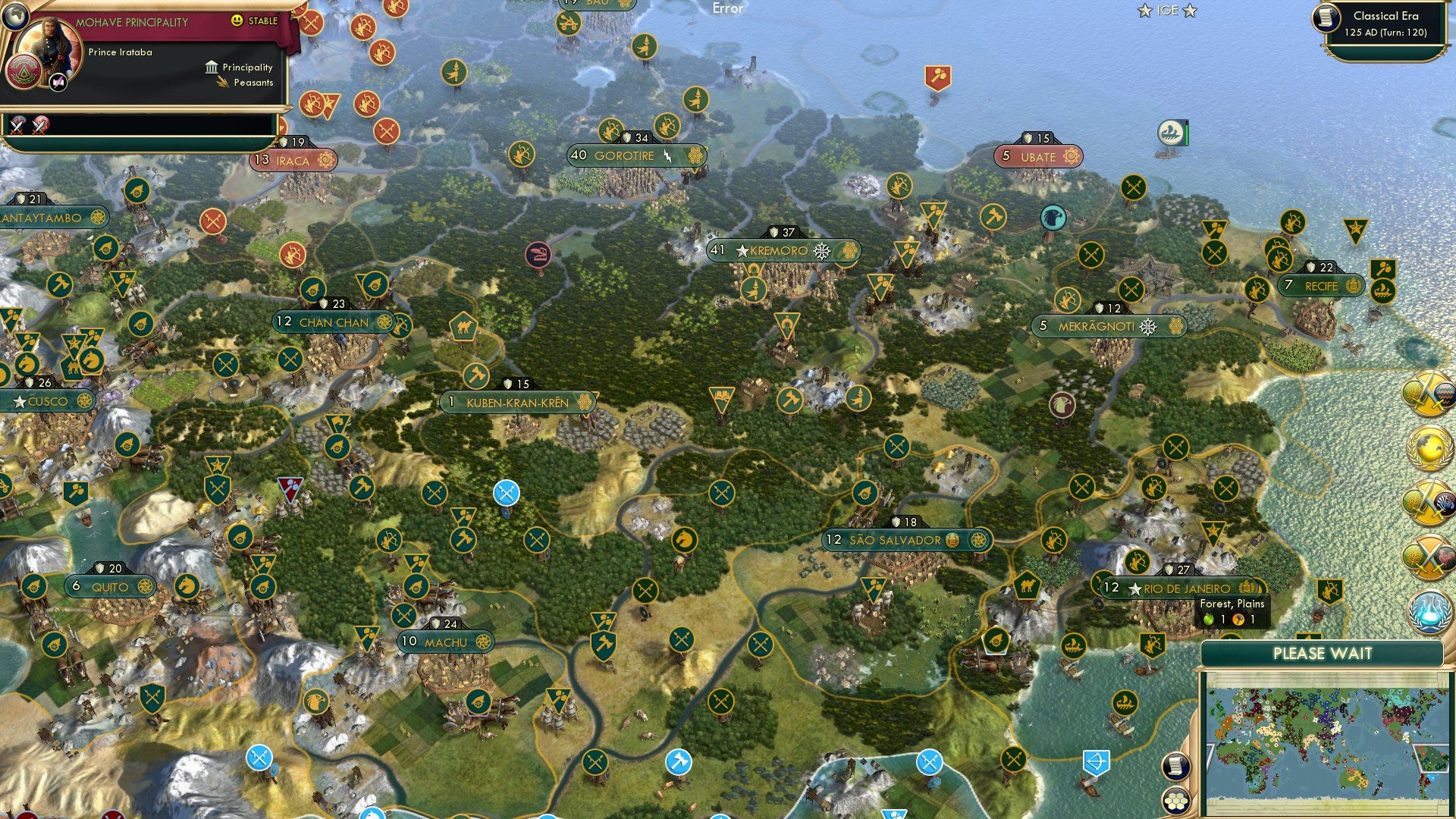
Task: Open the notification log scroll icon
Action: point(1175,767)
